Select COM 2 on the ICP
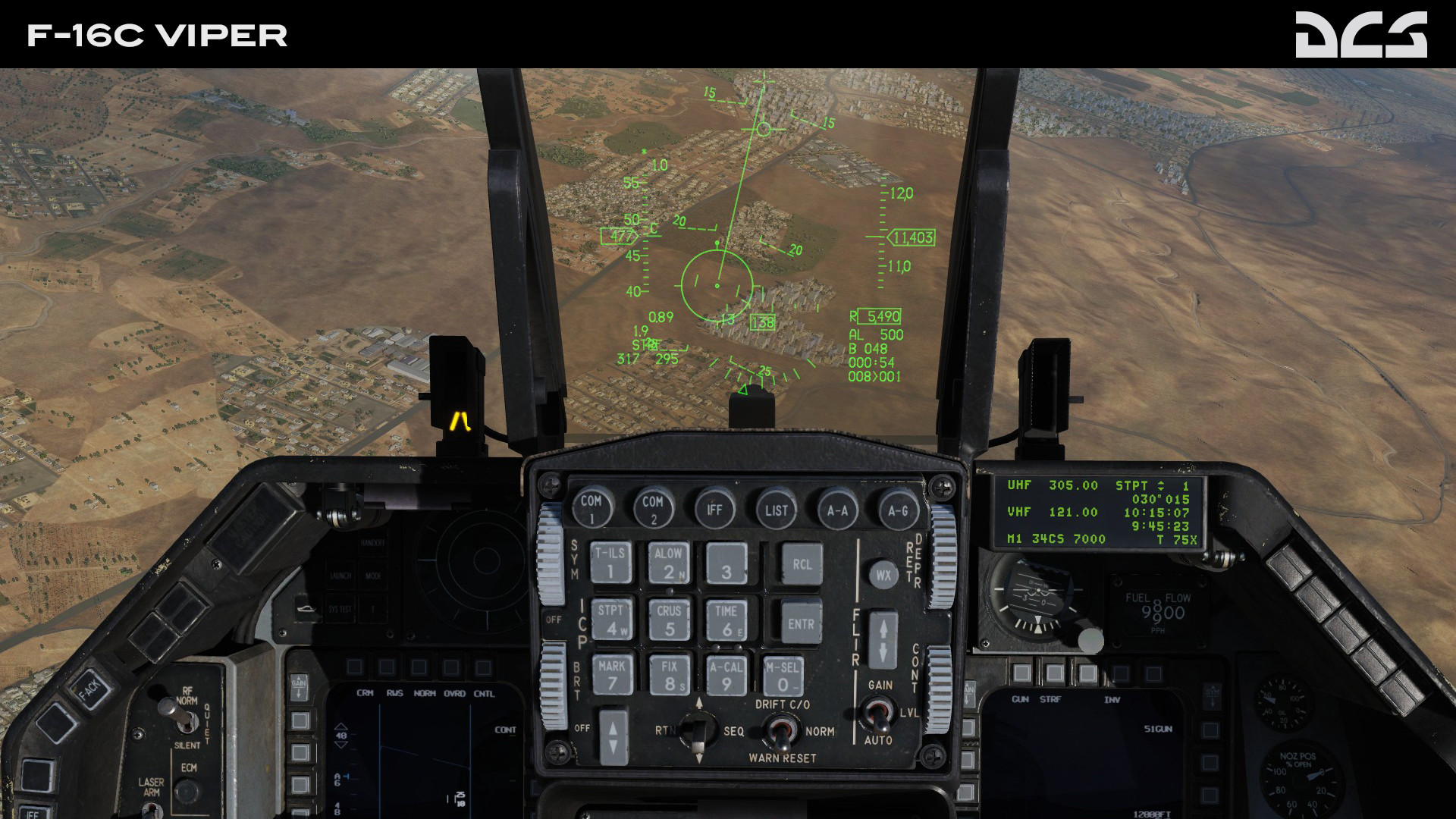The image size is (1456, 819). click(x=652, y=510)
